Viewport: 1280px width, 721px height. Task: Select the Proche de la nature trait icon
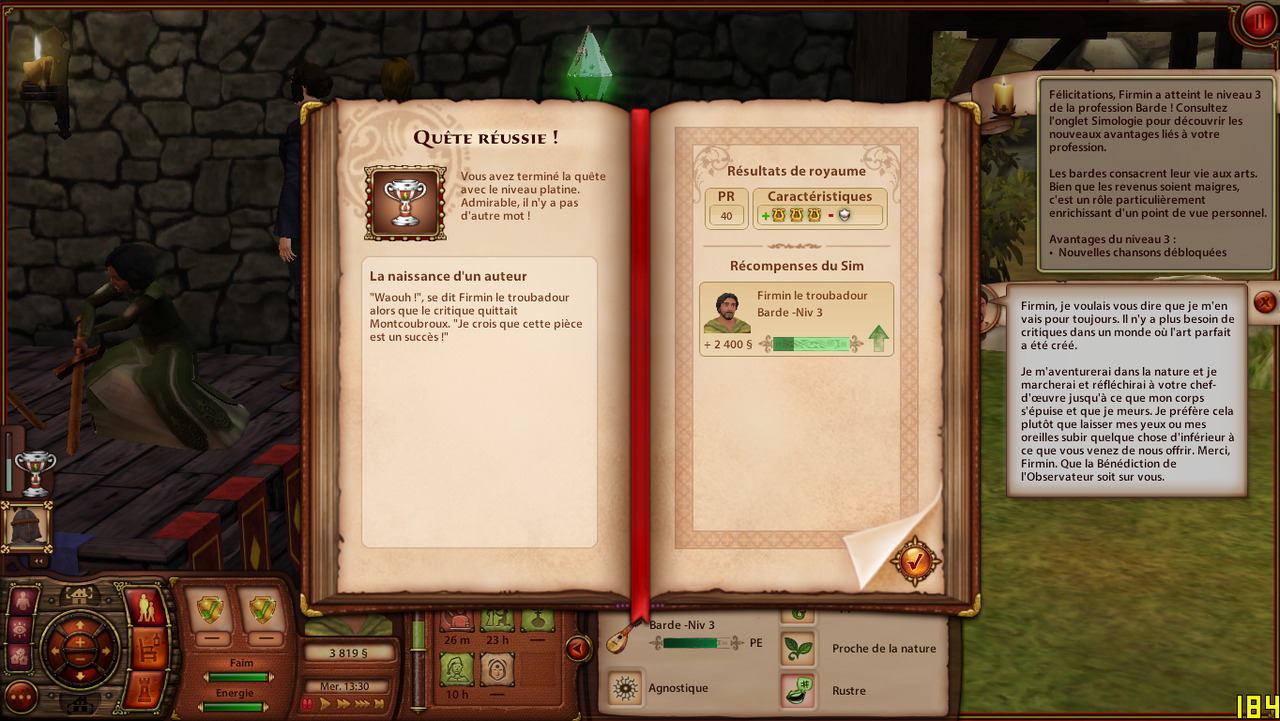click(x=797, y=648)
